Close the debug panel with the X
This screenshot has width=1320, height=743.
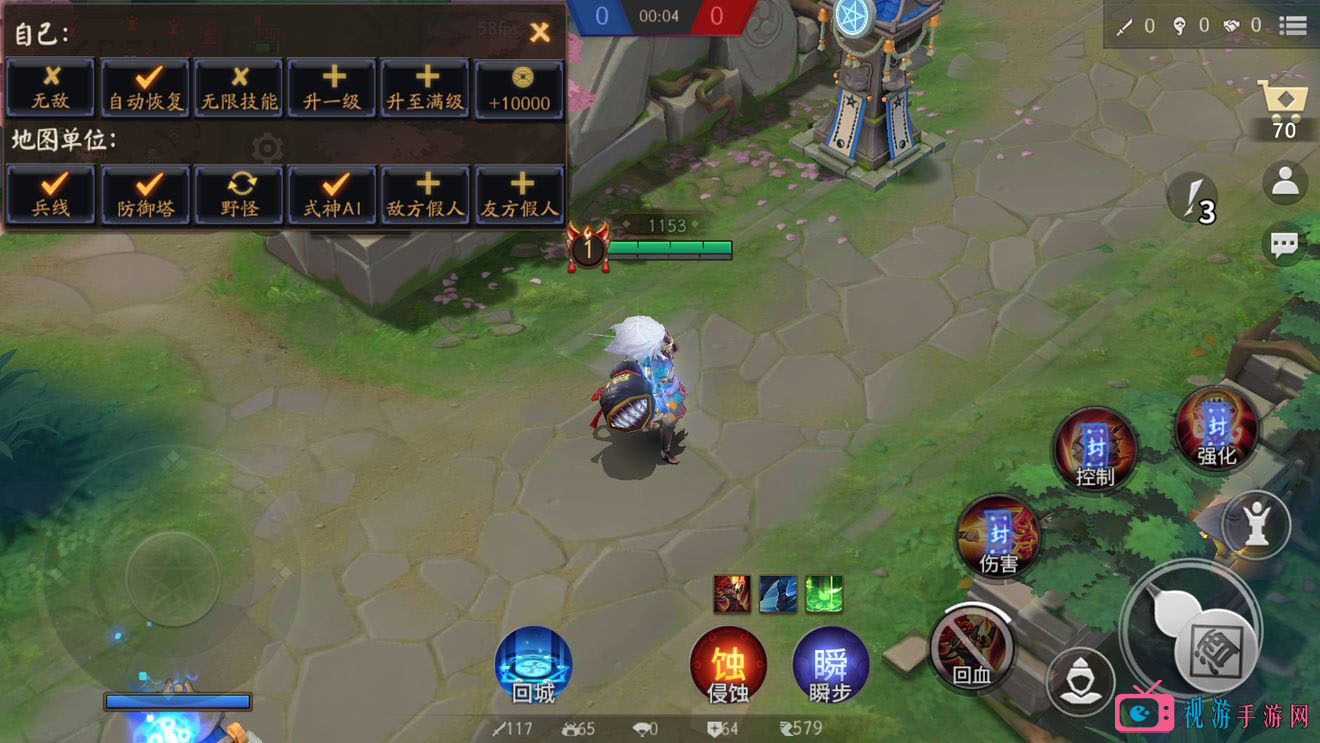[540, 32]
